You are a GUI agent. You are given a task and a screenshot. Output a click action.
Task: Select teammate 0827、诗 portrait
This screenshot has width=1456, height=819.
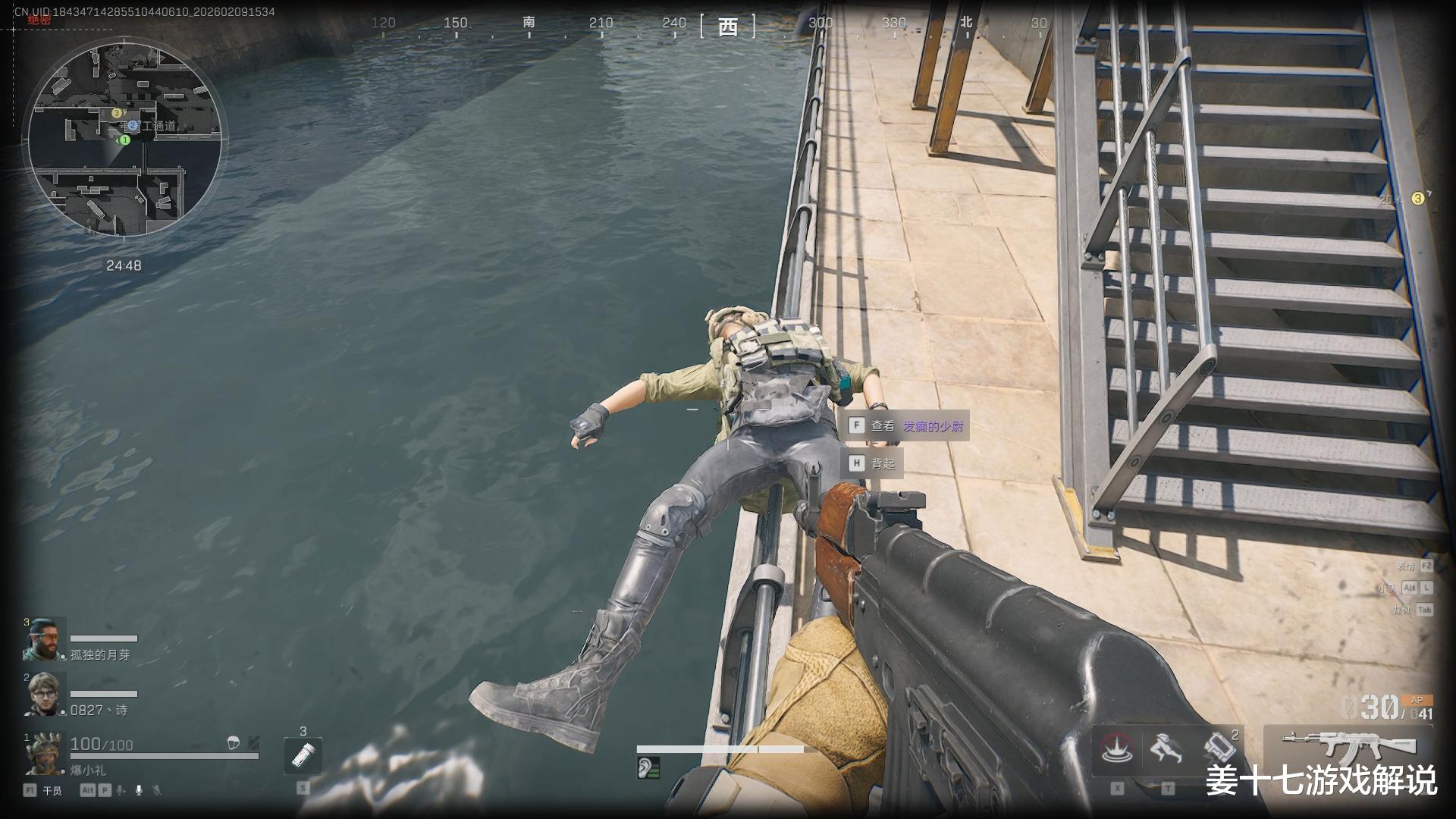pos(45,695)
